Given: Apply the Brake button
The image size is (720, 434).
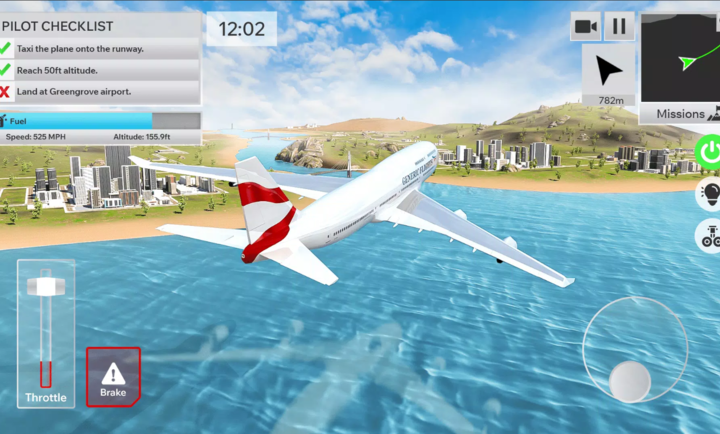Looking at the screenshot, I should pyautogui.click(x=113, y=377).
